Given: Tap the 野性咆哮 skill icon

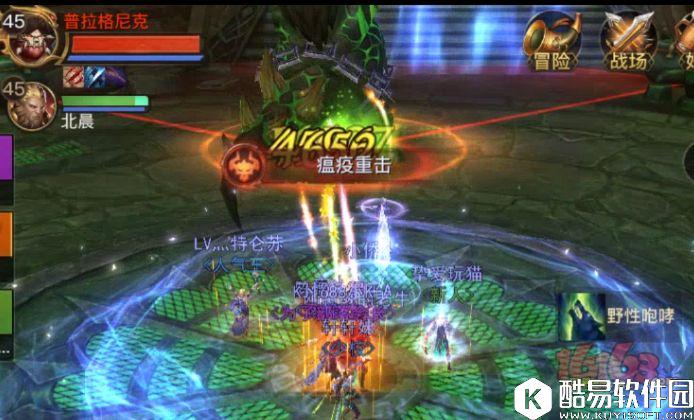Looking at the screenshot, I should point(579,312).
